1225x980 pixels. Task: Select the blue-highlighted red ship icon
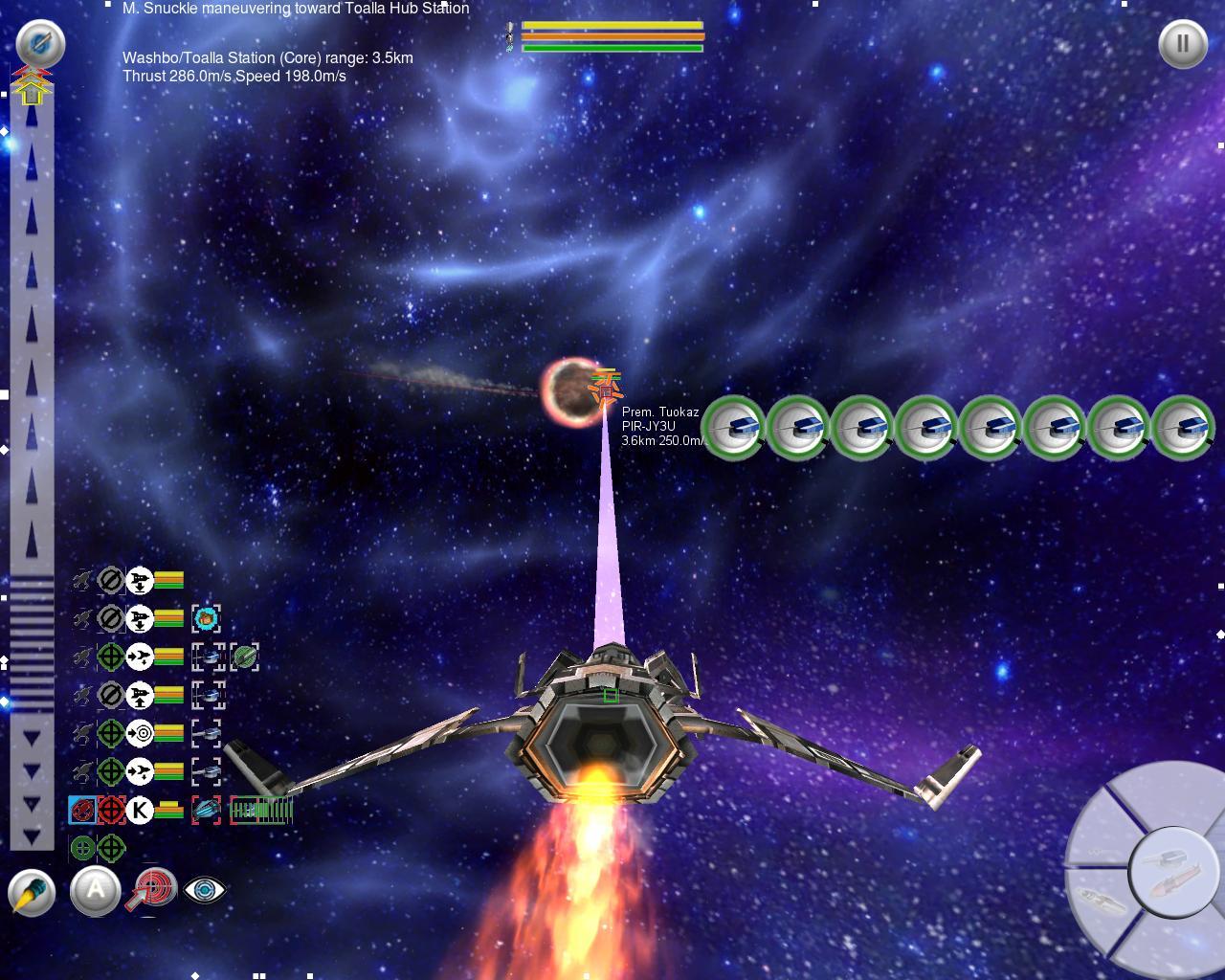click(82, 810)
